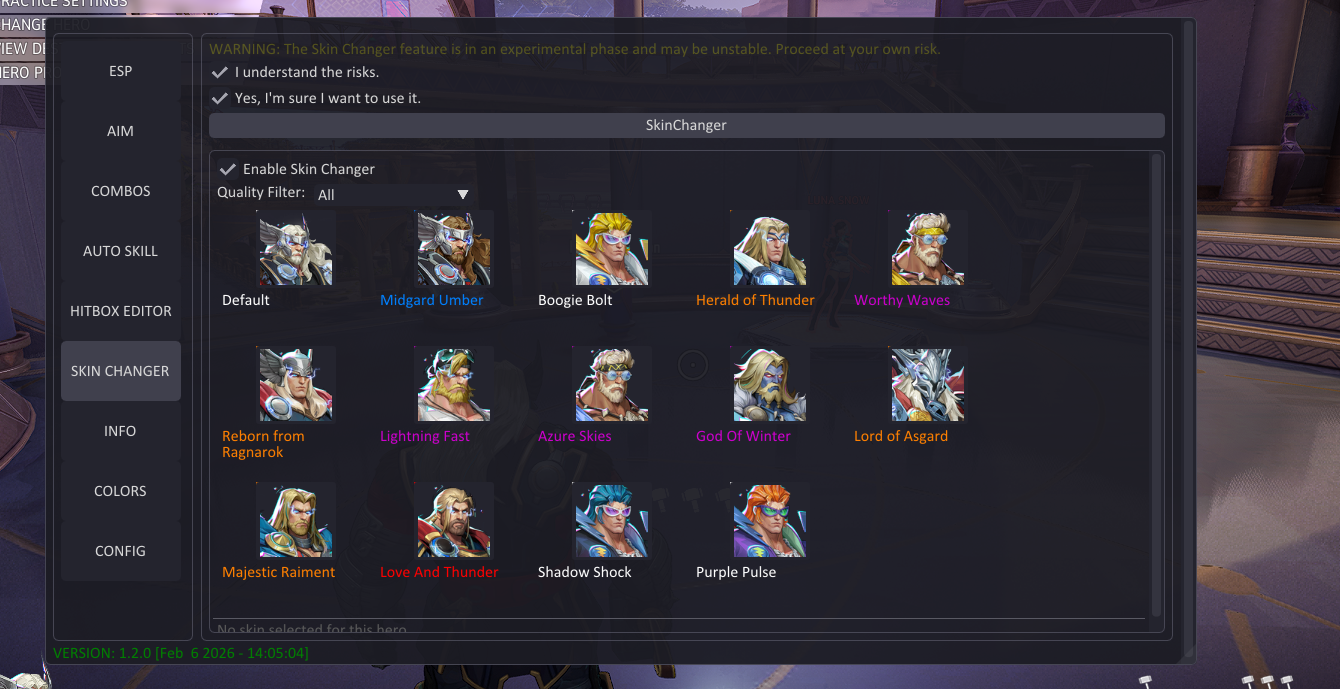Switch to the COLORS tab
The height and width of the screenshot is (689, 1340).
pyautogui.click(x=120, y=491)
